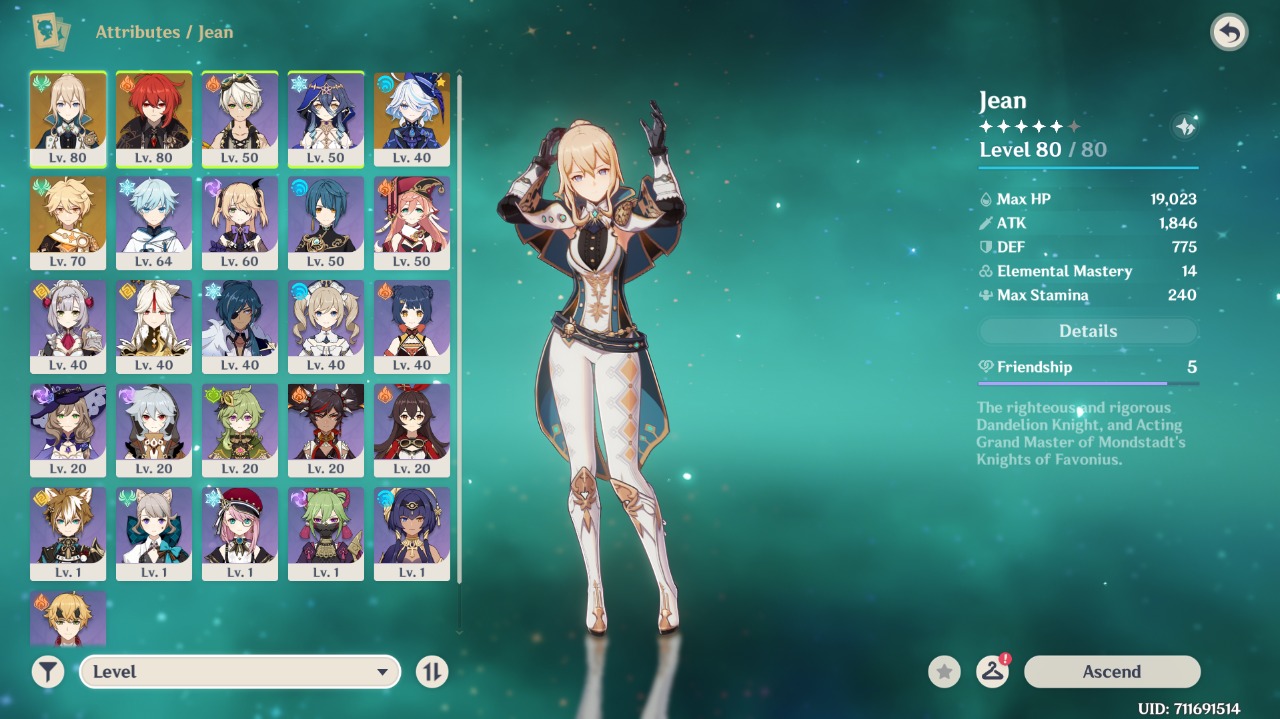Select Fischl's Lv. 60 portrait

(x=240, y=222)
